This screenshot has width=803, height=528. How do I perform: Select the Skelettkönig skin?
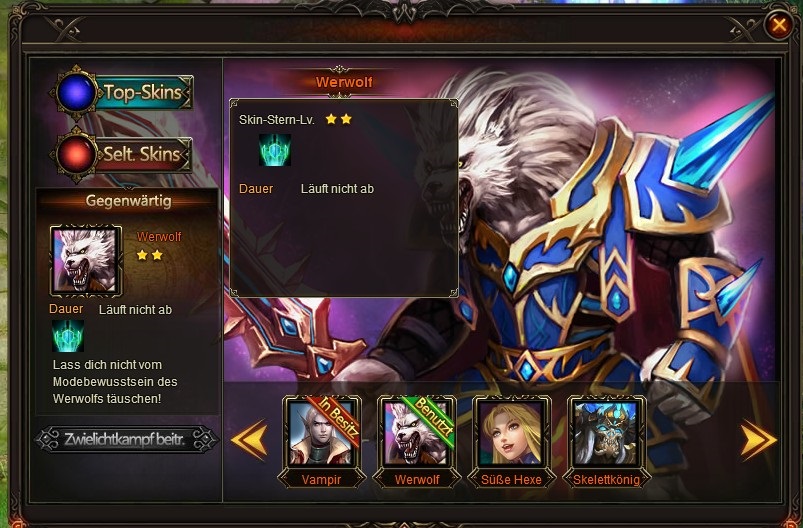point(607,433)
